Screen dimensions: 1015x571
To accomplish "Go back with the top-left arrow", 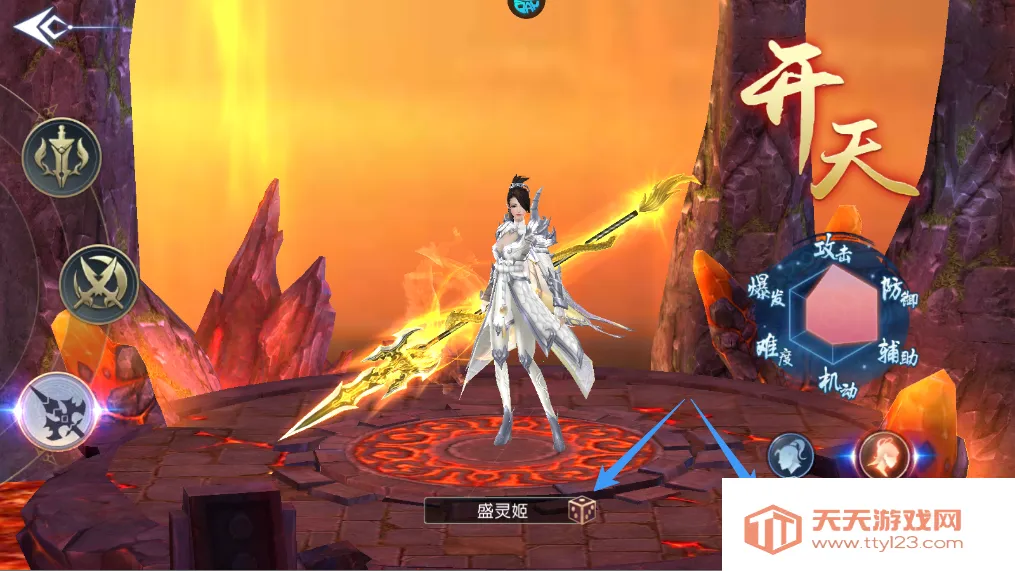I will (x=40, y=24).
